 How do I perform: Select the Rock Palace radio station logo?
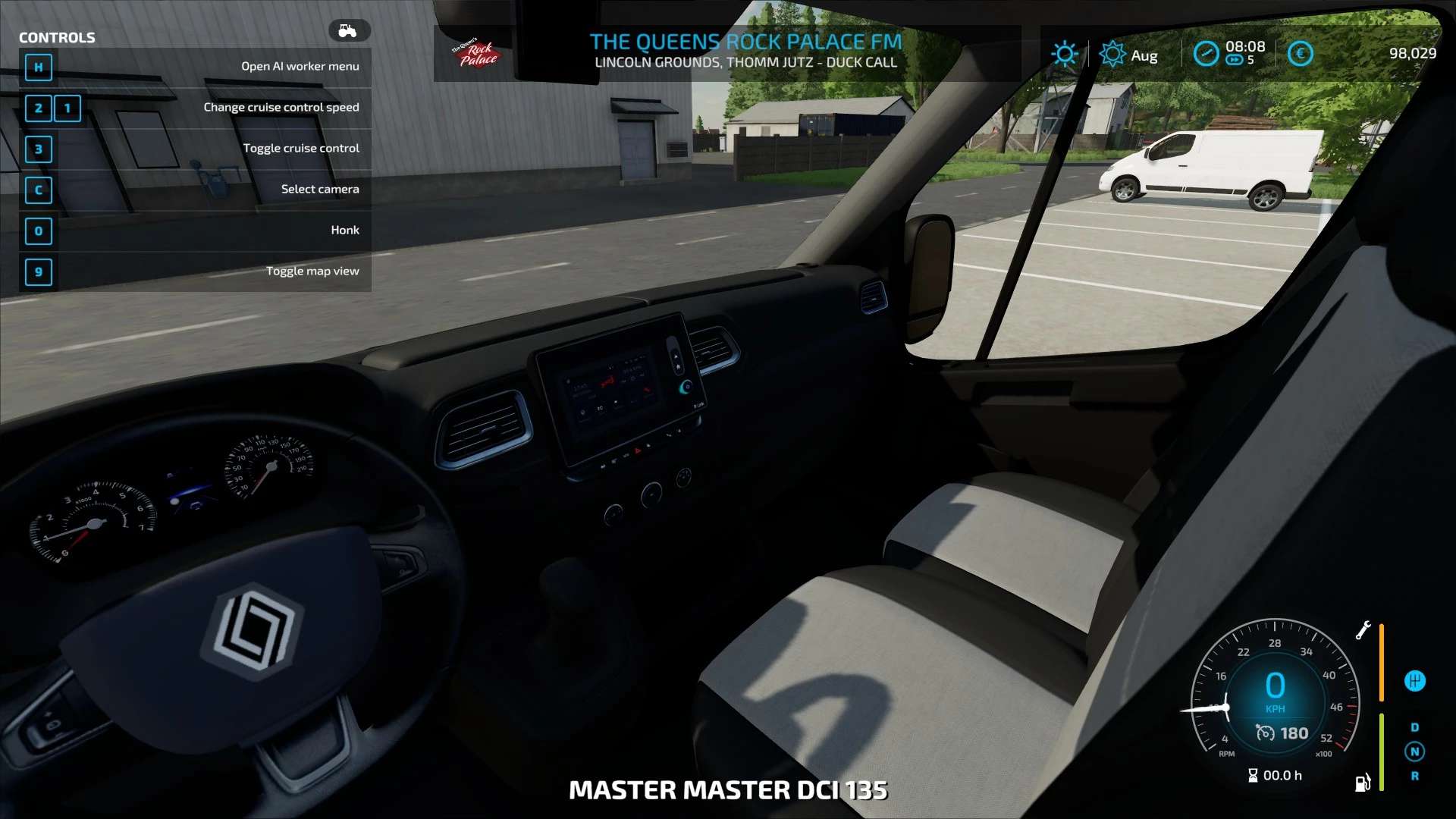click(475, 53)
